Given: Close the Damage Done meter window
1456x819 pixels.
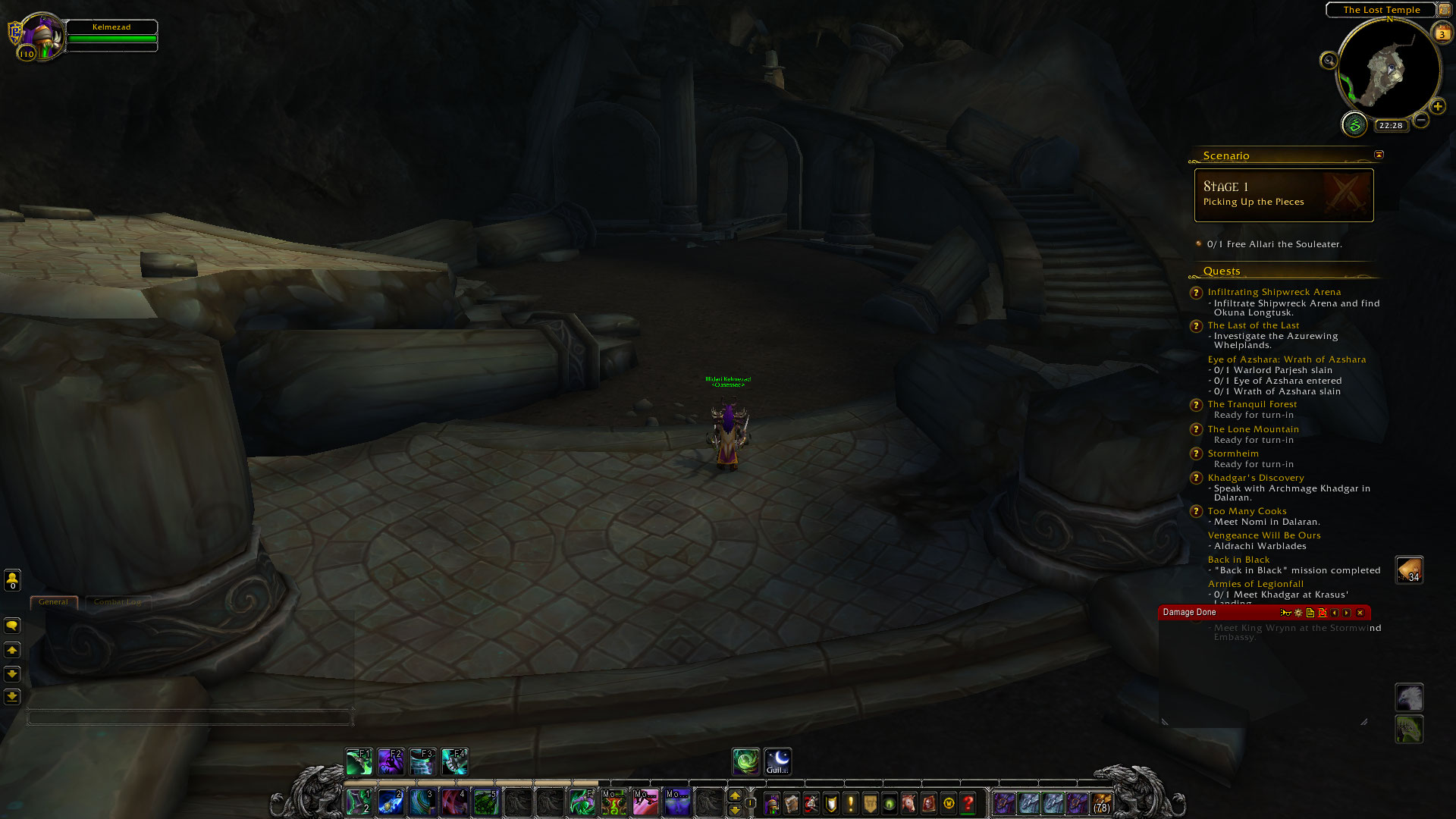Looking at the screenshot, I should click(x=1360, y=613).
